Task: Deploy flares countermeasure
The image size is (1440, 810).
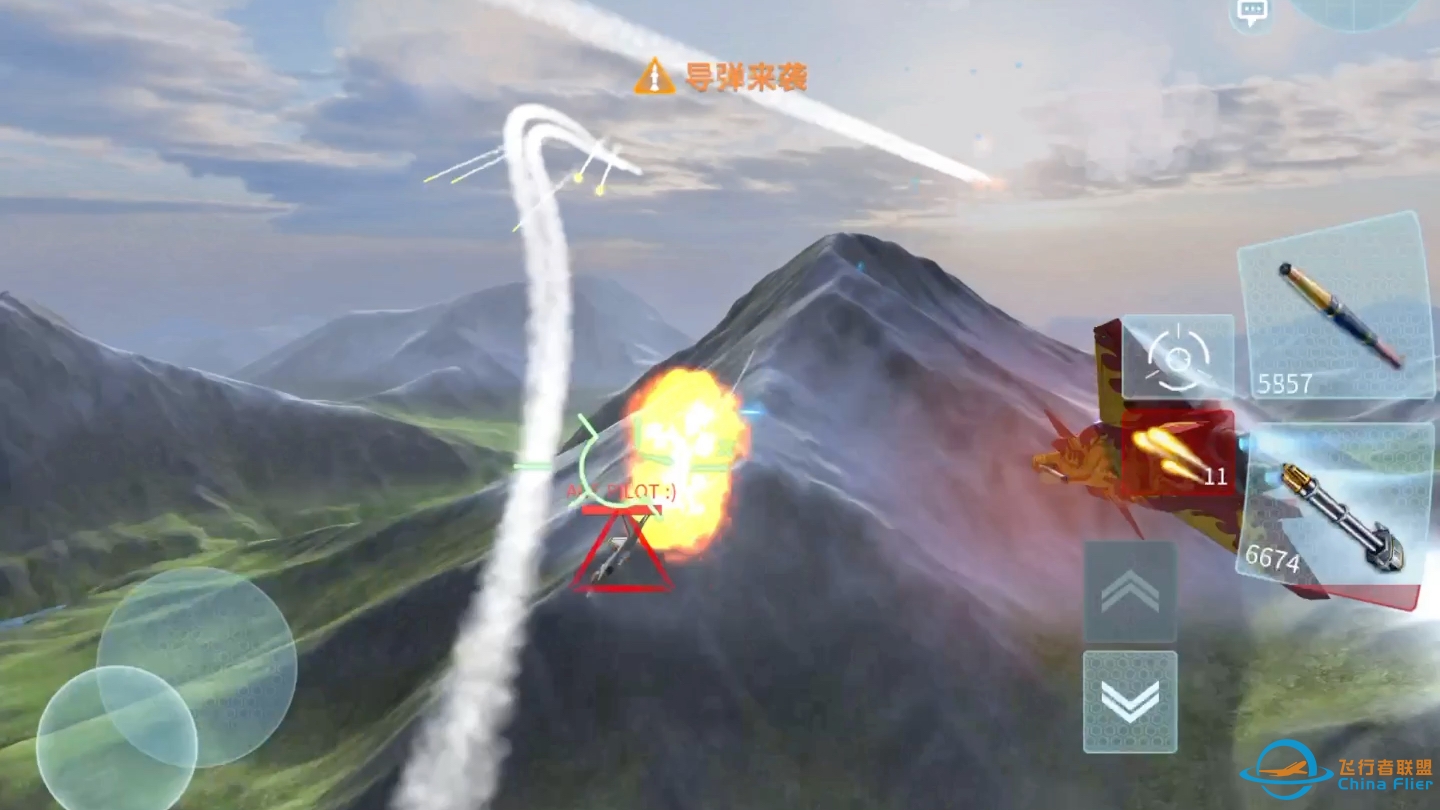Action: click(x=1178, y=453)
